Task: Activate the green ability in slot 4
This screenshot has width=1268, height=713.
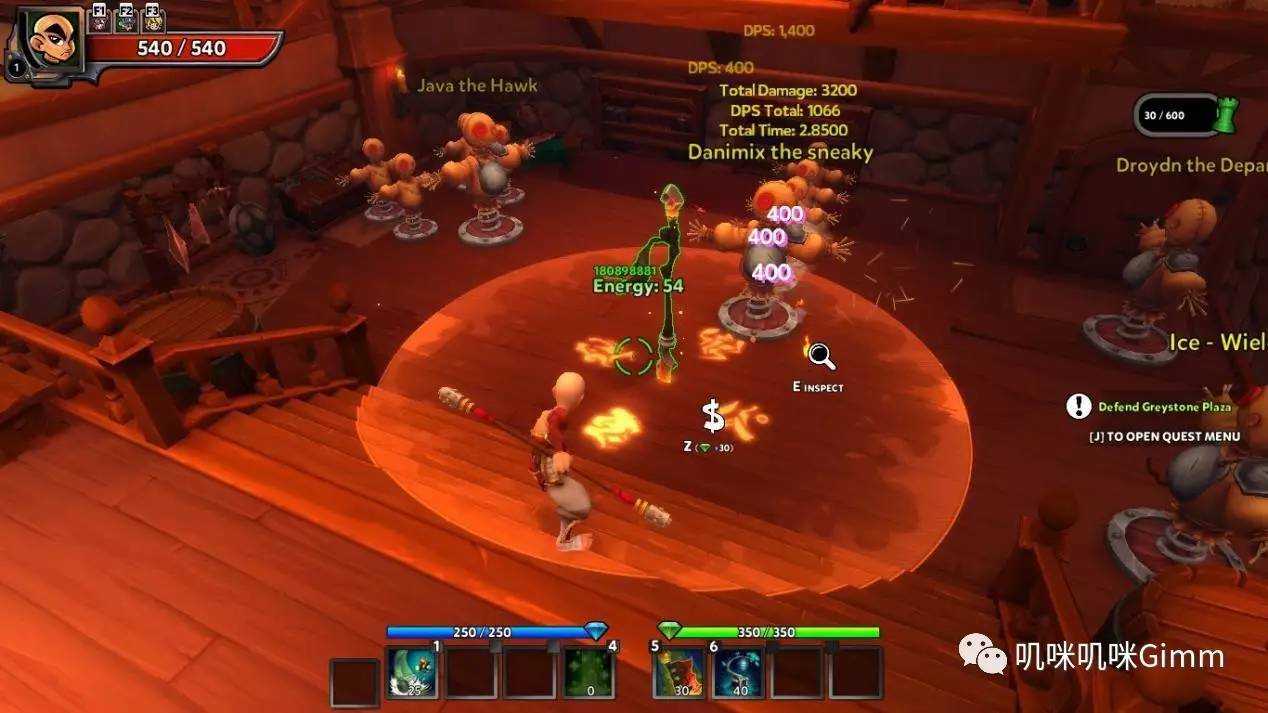Action: tap(588, 672)
